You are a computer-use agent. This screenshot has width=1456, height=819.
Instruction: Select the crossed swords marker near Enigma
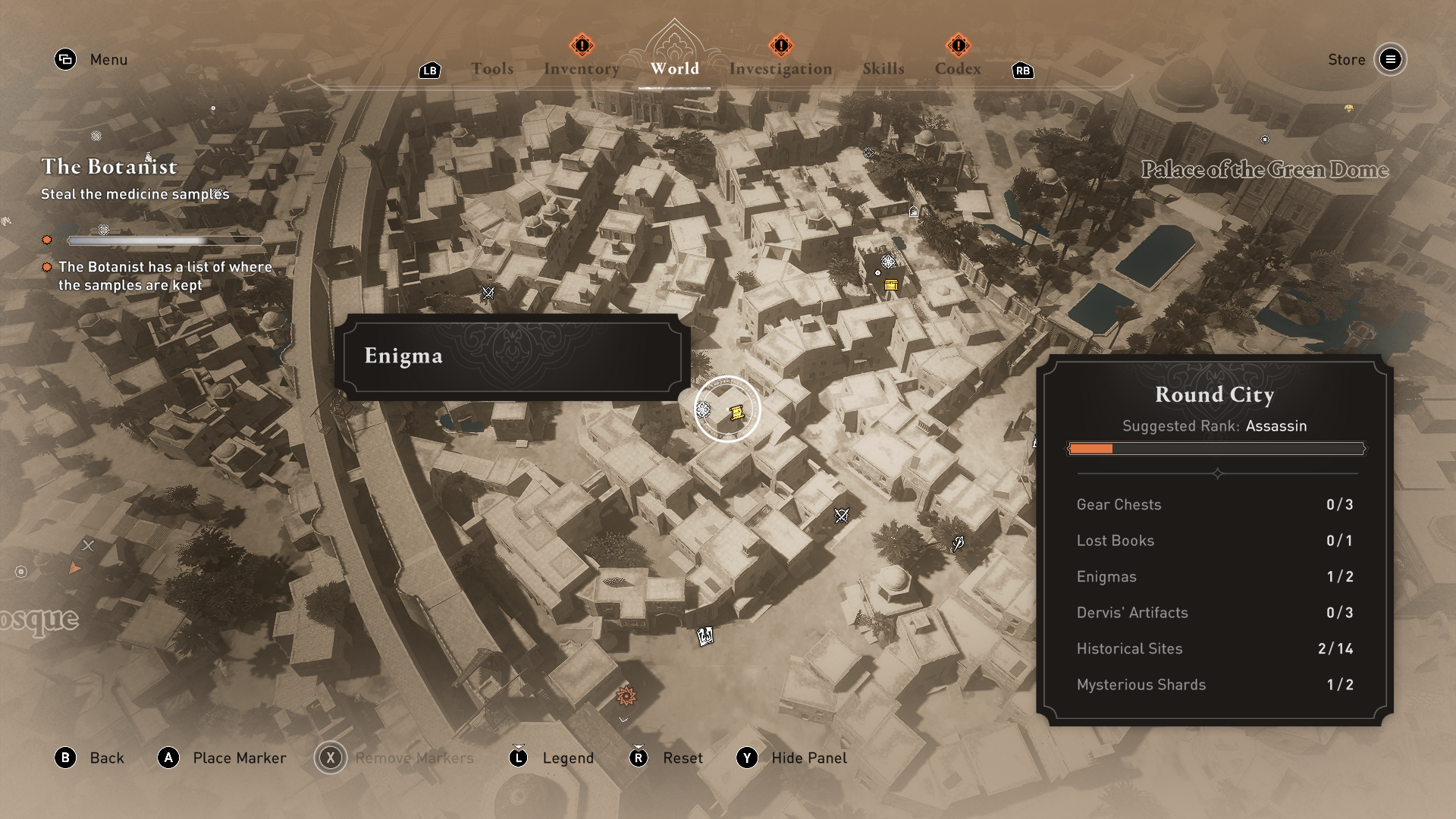[488, 293]
